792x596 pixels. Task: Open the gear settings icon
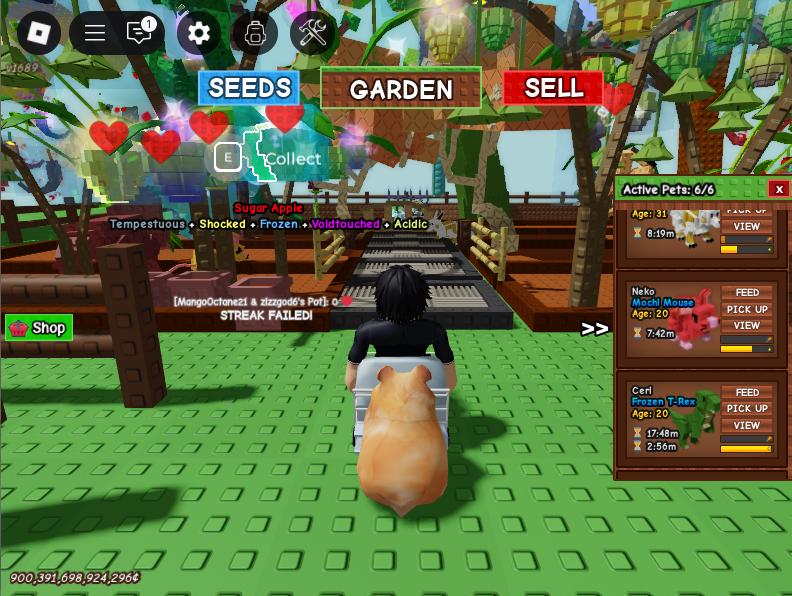[x=199, y=33]
